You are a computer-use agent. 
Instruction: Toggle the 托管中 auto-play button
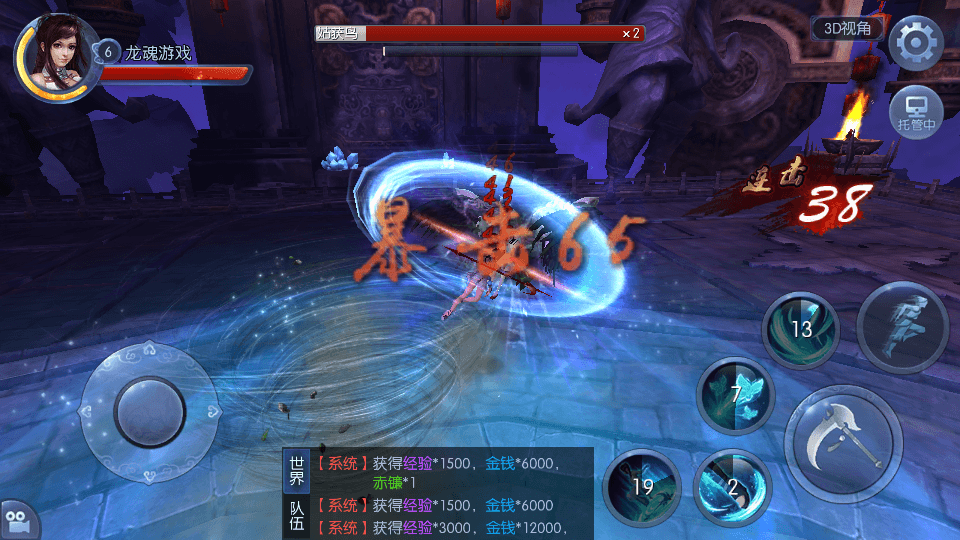point(916,111)
